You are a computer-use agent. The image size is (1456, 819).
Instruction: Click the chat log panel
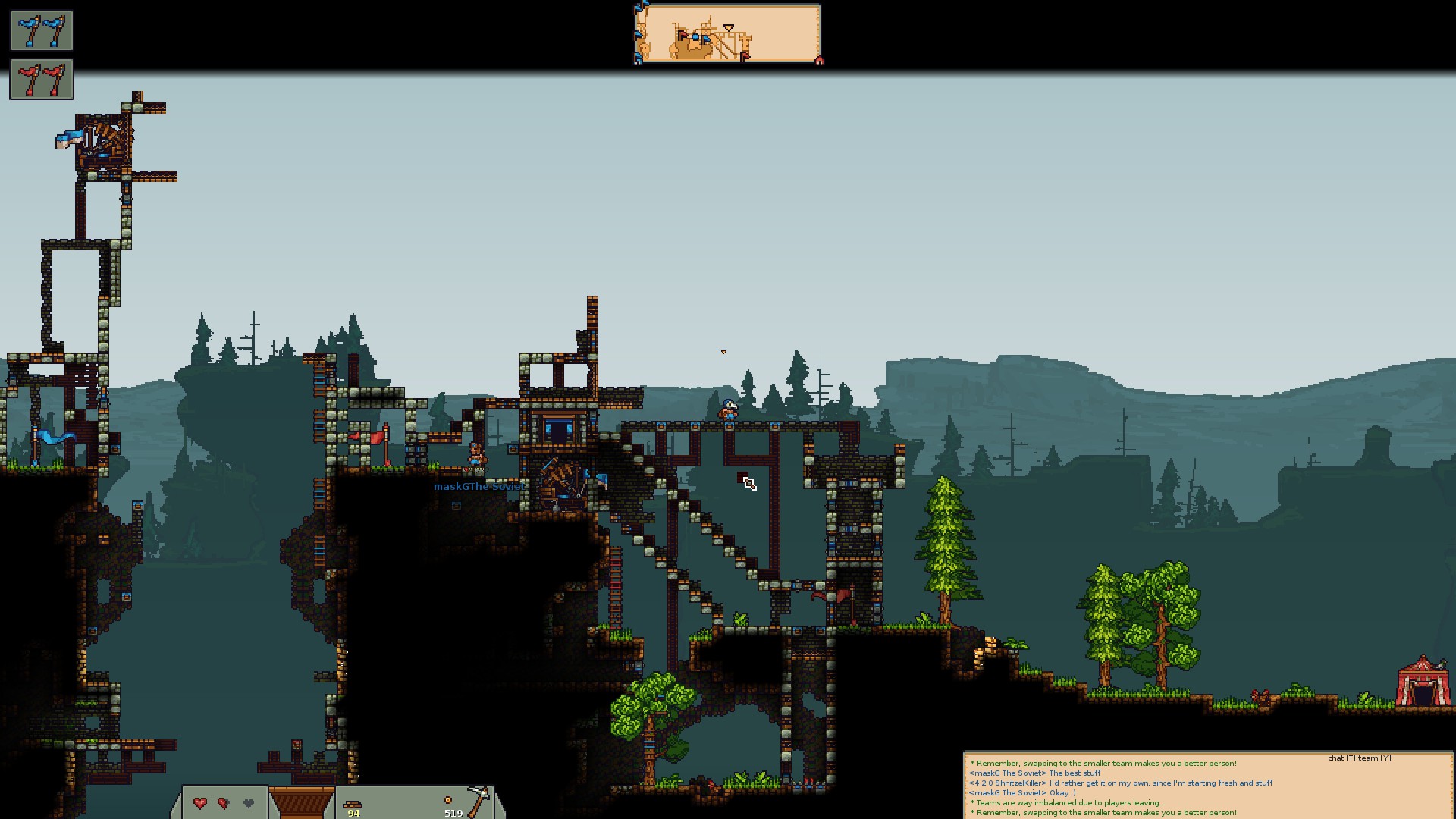(1207, 786)
